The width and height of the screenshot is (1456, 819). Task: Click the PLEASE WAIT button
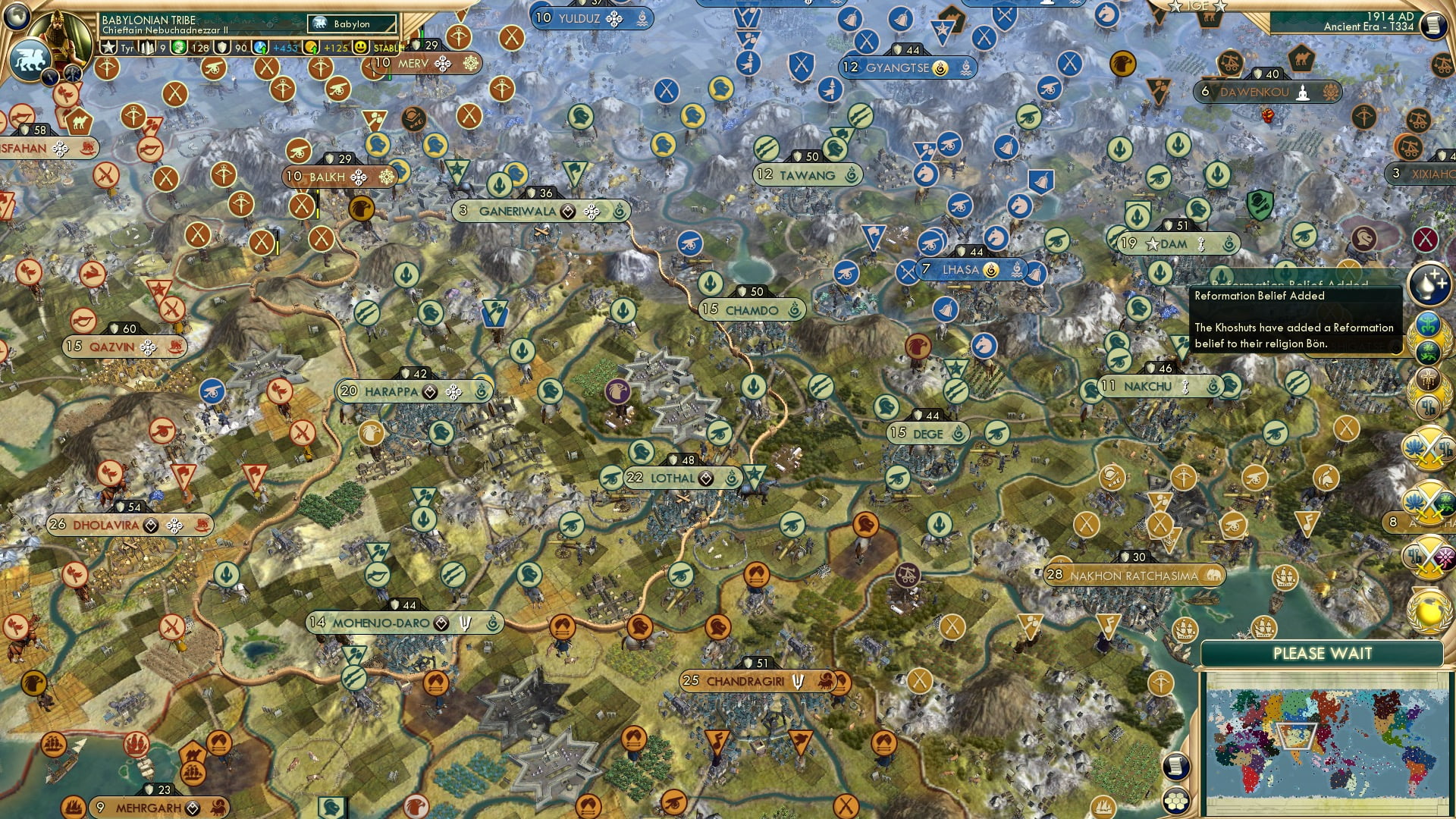(x=1324, y=652)
